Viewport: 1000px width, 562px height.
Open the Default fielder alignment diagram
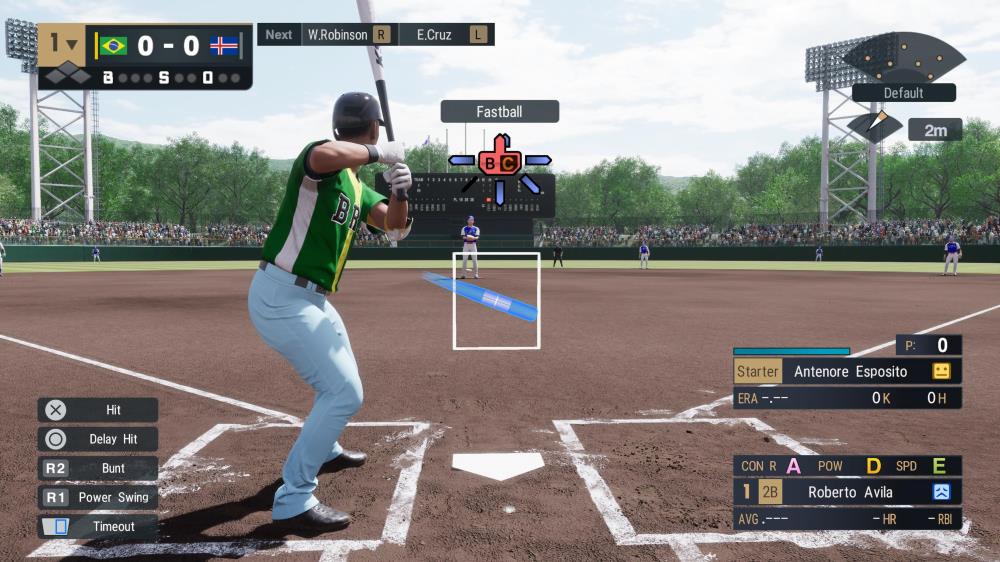(x=903, y=59)
